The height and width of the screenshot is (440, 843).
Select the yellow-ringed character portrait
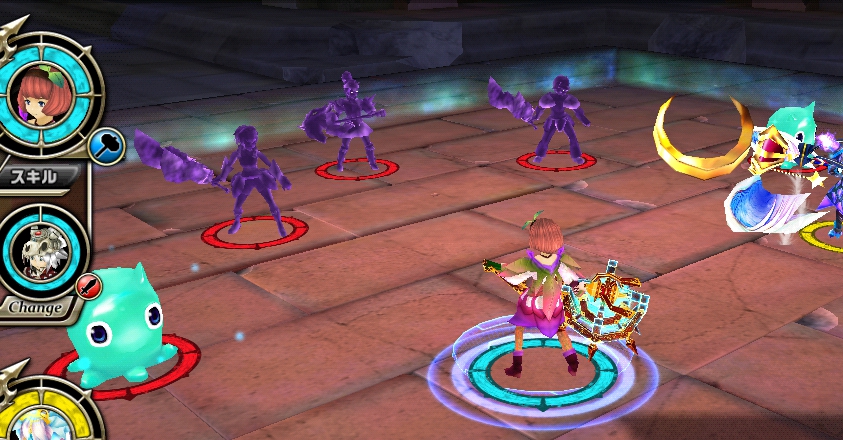pyautogui.click(x=45, y=420)
